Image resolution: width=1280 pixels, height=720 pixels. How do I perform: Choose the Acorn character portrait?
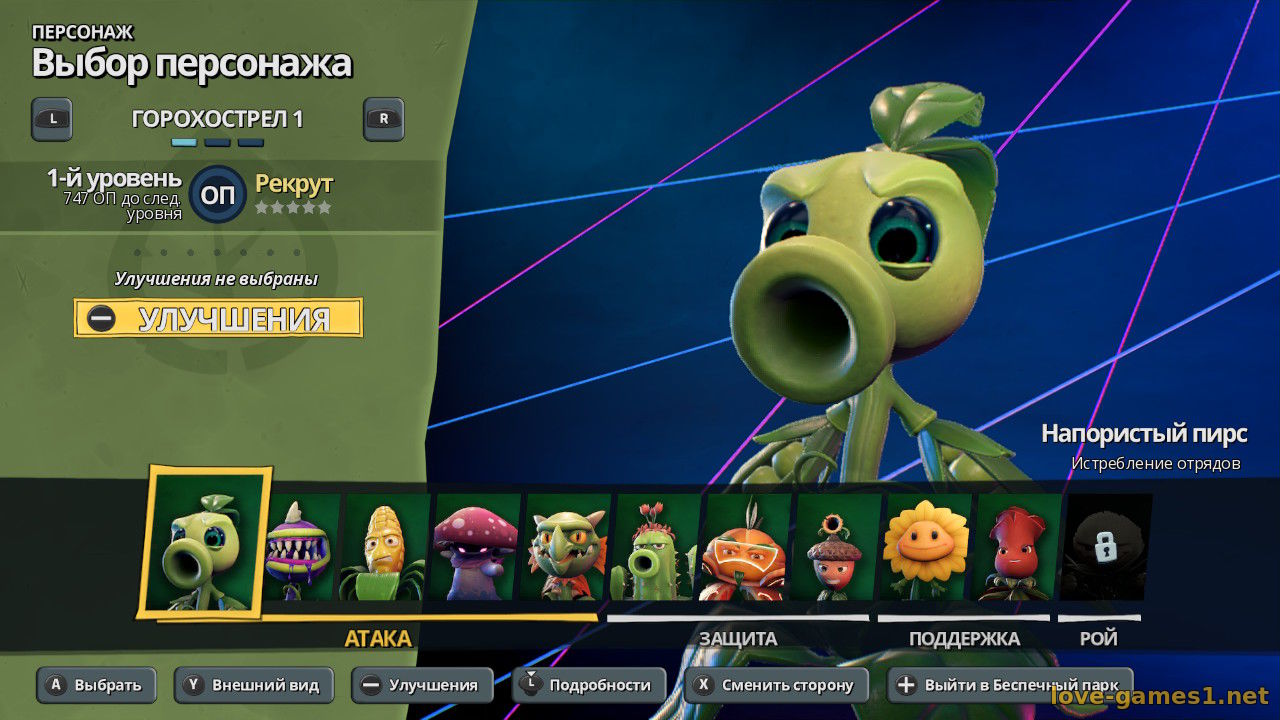click(x=836, y=548)
